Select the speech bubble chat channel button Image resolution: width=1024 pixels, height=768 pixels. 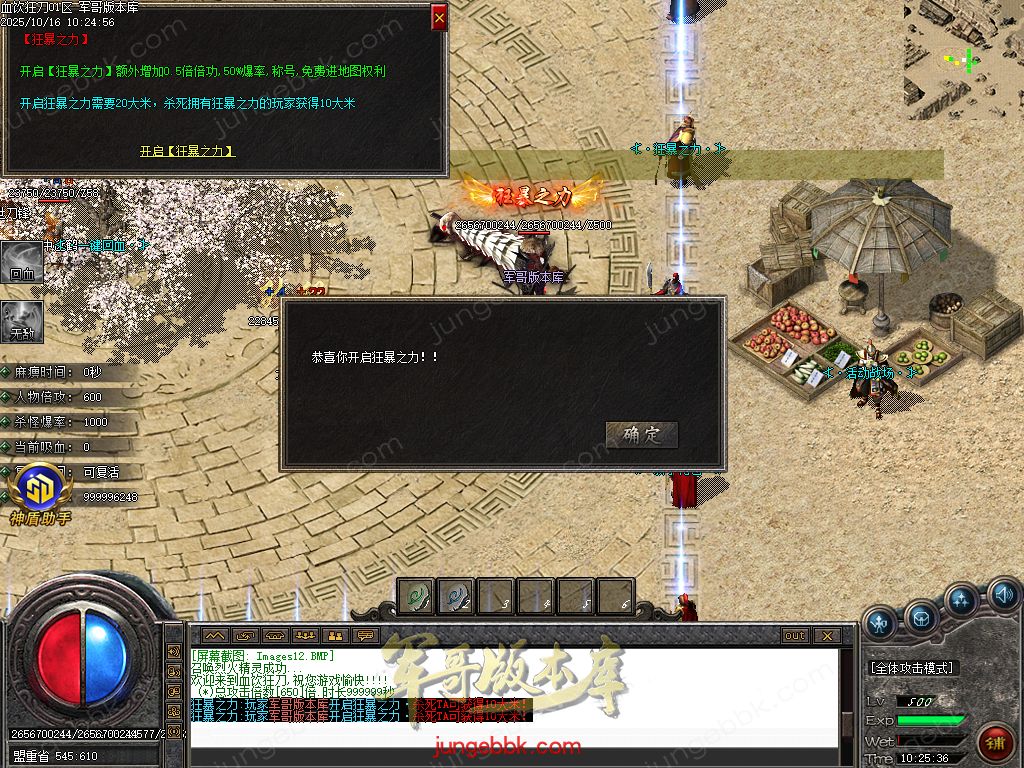pos(365,636)
